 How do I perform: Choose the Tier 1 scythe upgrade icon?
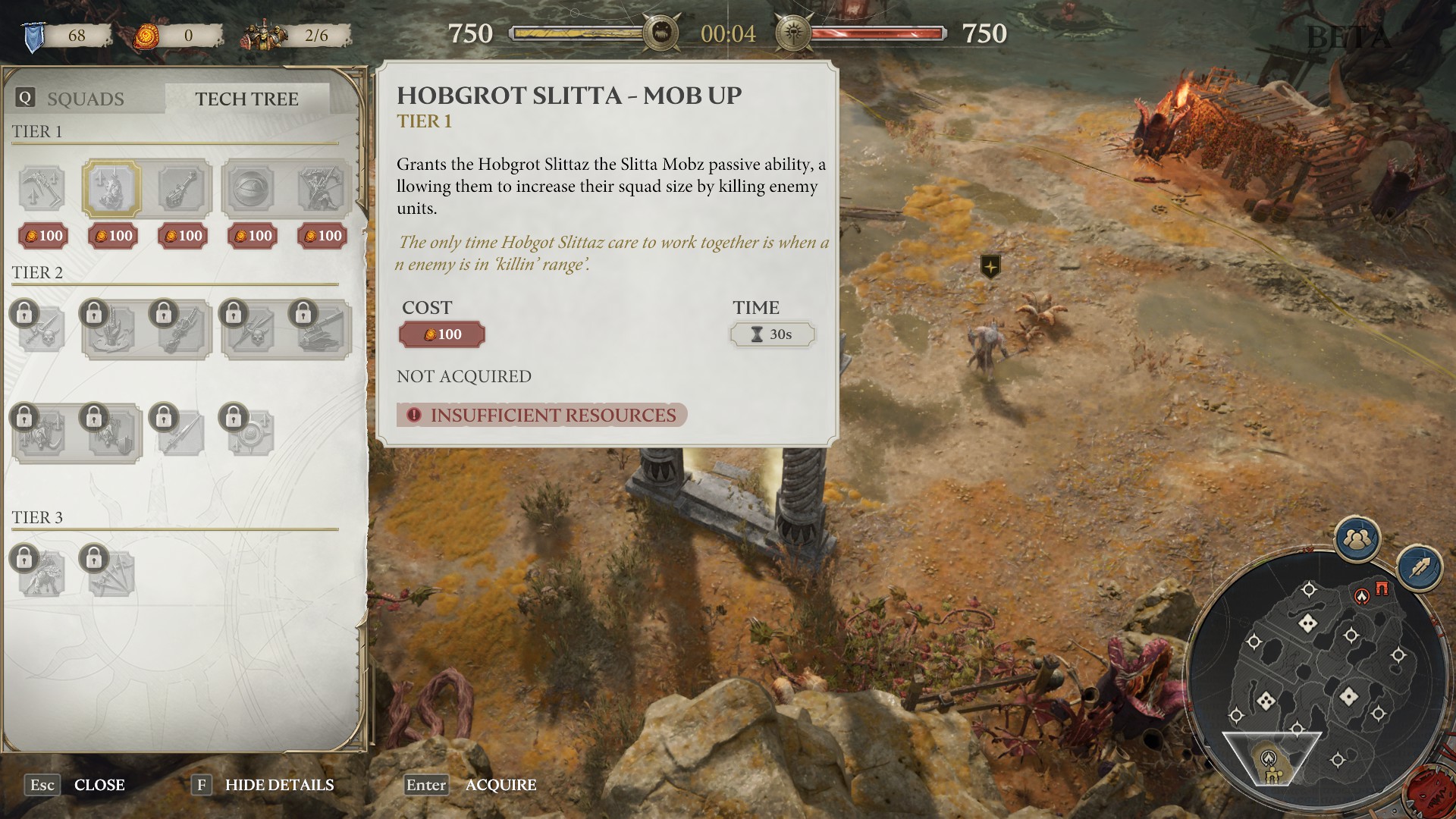tap(42, 188)
